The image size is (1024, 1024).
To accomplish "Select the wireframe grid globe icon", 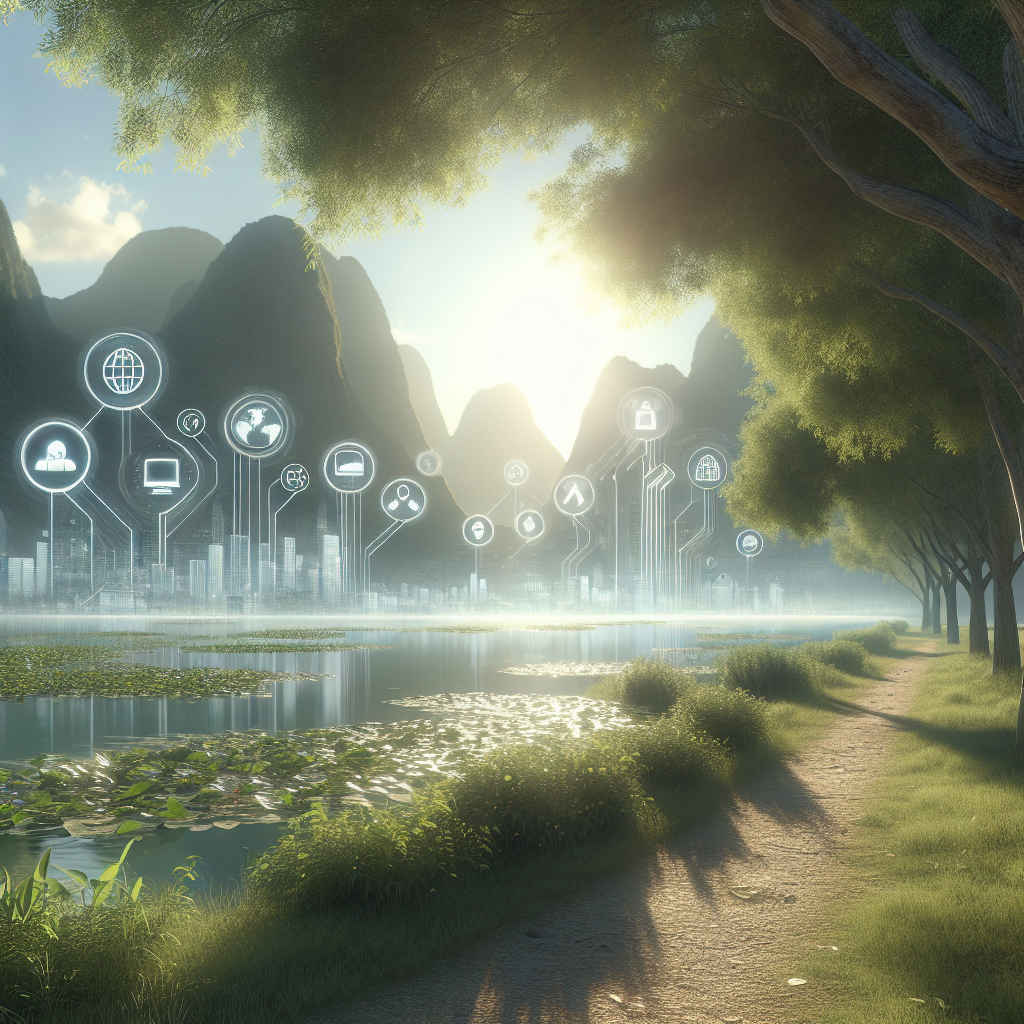I will click(x=123, y=371).
